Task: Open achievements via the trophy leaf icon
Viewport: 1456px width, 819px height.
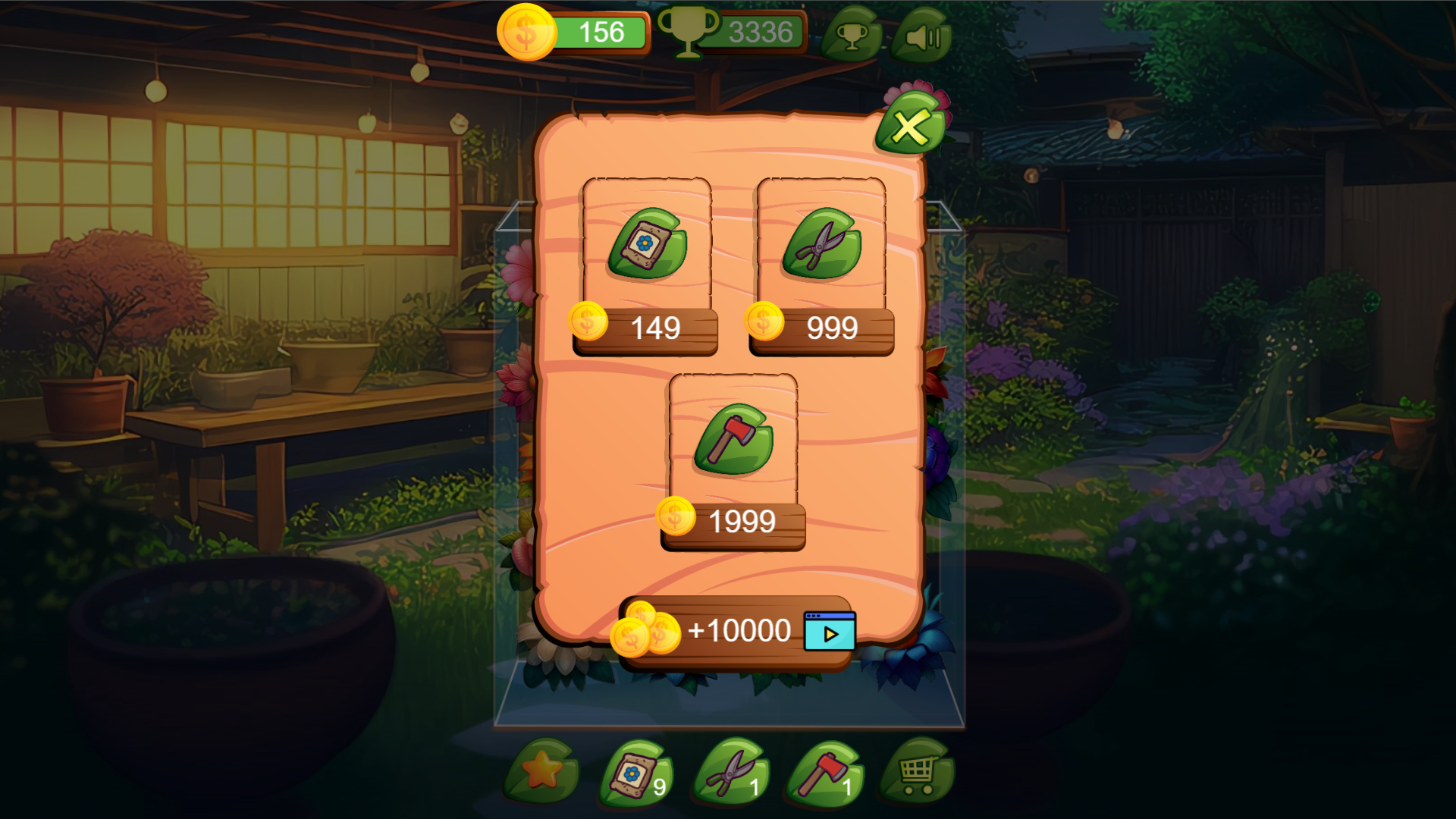Action: pos(855,34)
